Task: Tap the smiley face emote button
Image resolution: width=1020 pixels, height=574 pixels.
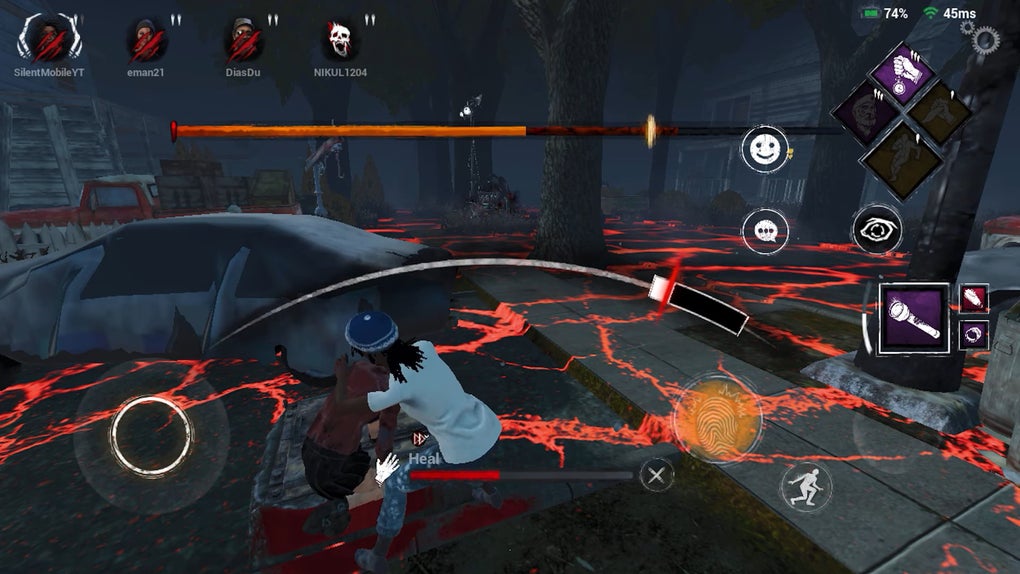Action: pyautogui.click(x=764, y=149)
